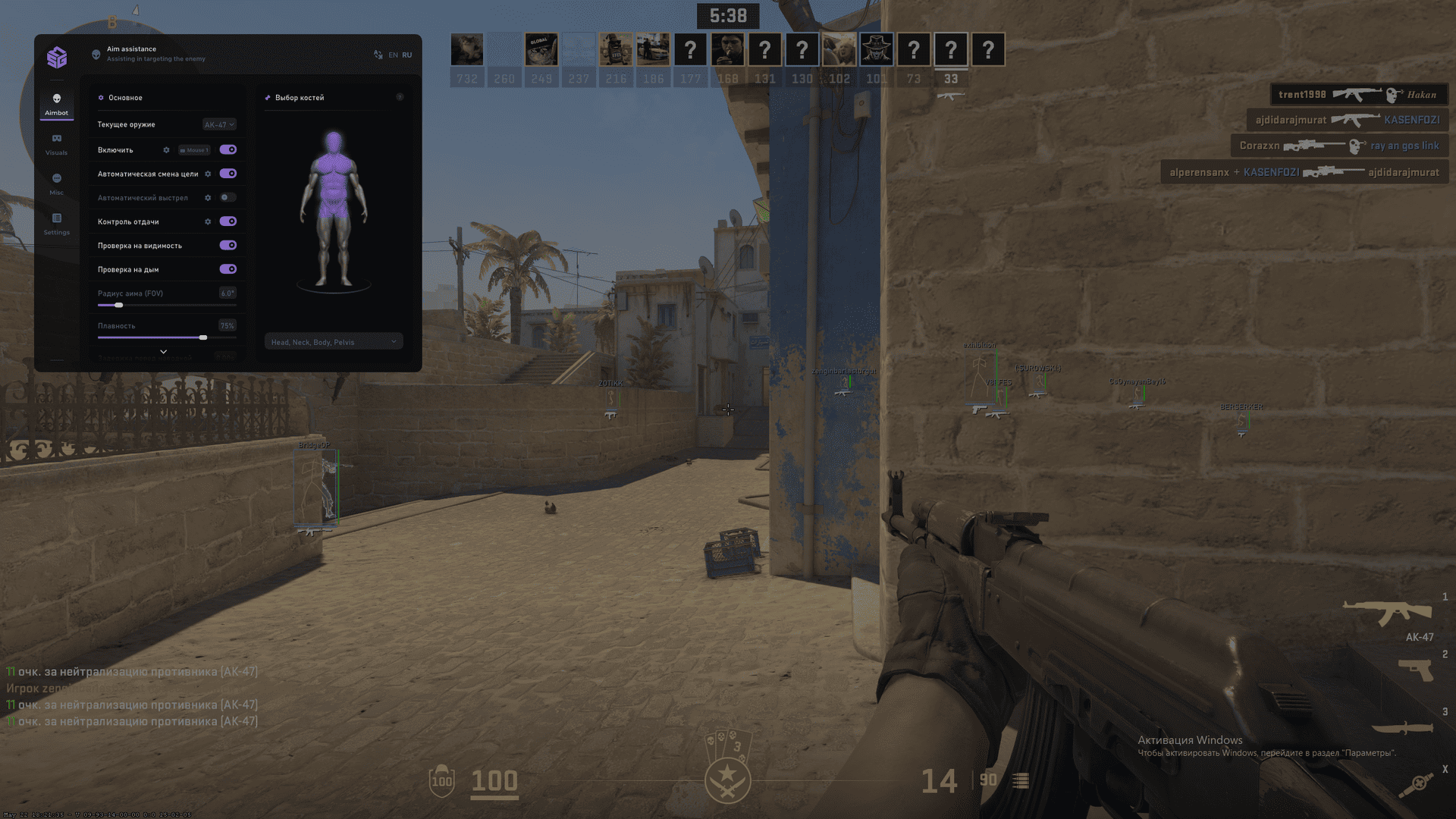This screenshot has height=819, width=1456.
Task: Click the Mouse 1 keybind button
Action: (193, 149)
